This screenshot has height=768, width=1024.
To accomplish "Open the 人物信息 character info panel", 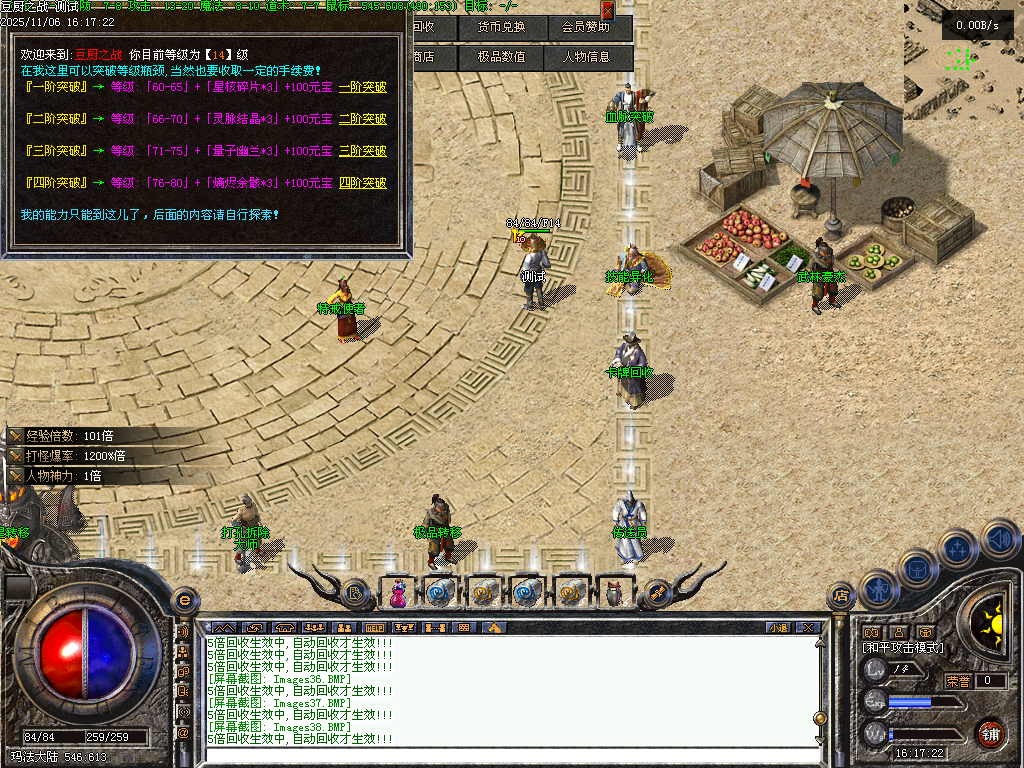I will click(x=586, y=57).
